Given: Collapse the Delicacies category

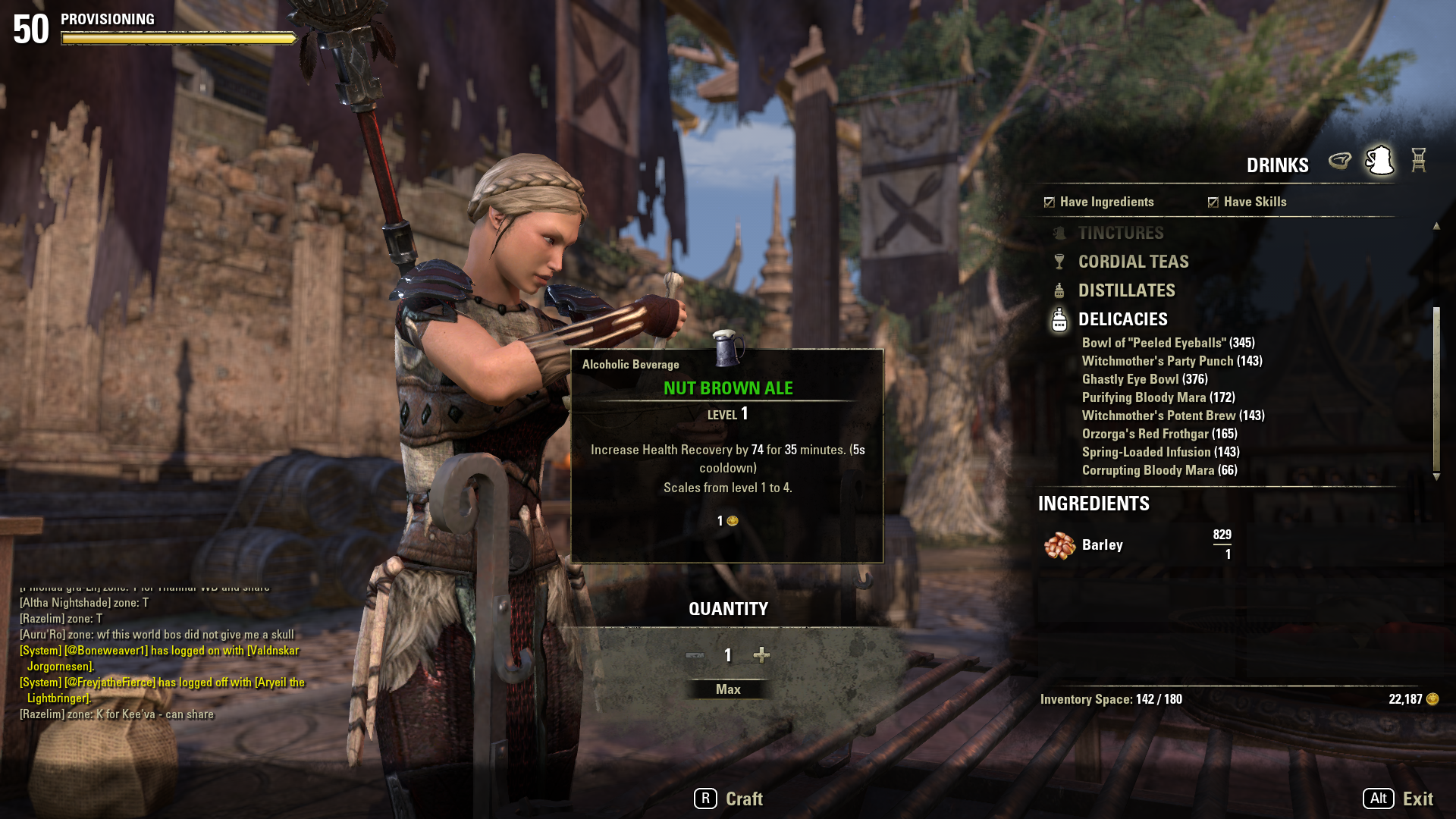Looking at the screenshot, I should click(x=1122, y=320).
